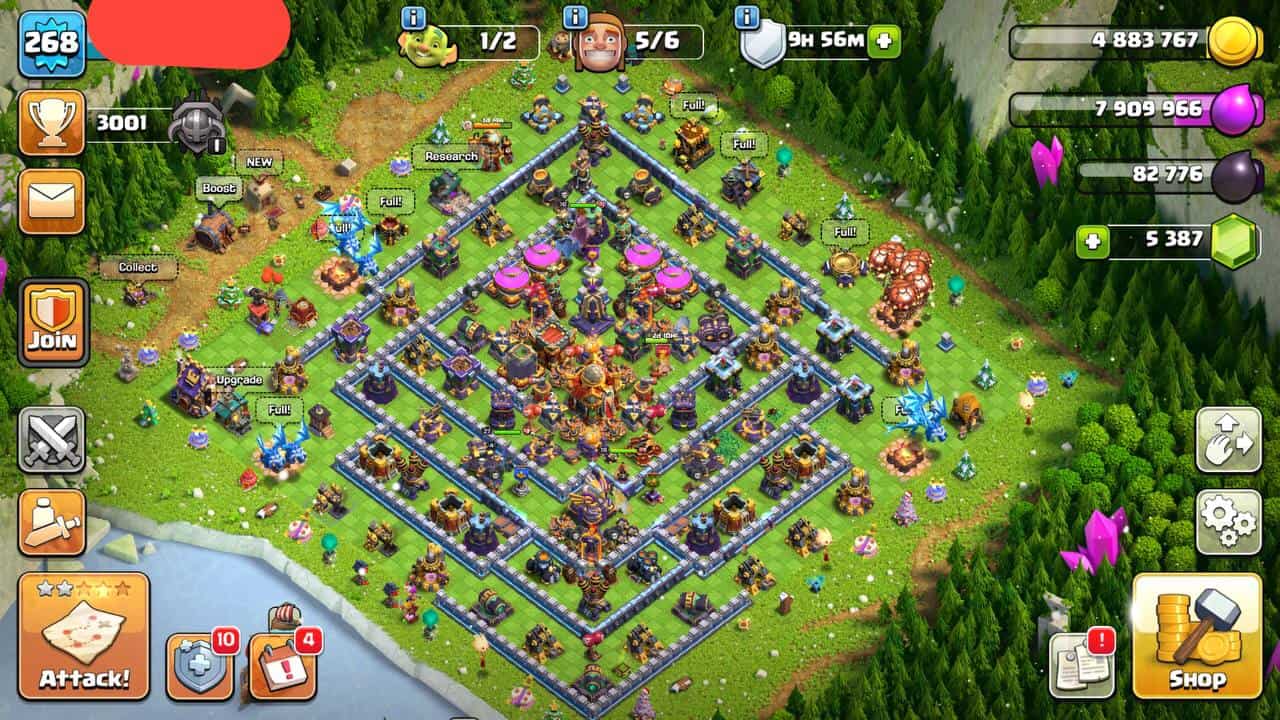The width and height of the screenshot is (1280, 720).
Task: Show info for the goblin builder
Action: coord(413,17)
